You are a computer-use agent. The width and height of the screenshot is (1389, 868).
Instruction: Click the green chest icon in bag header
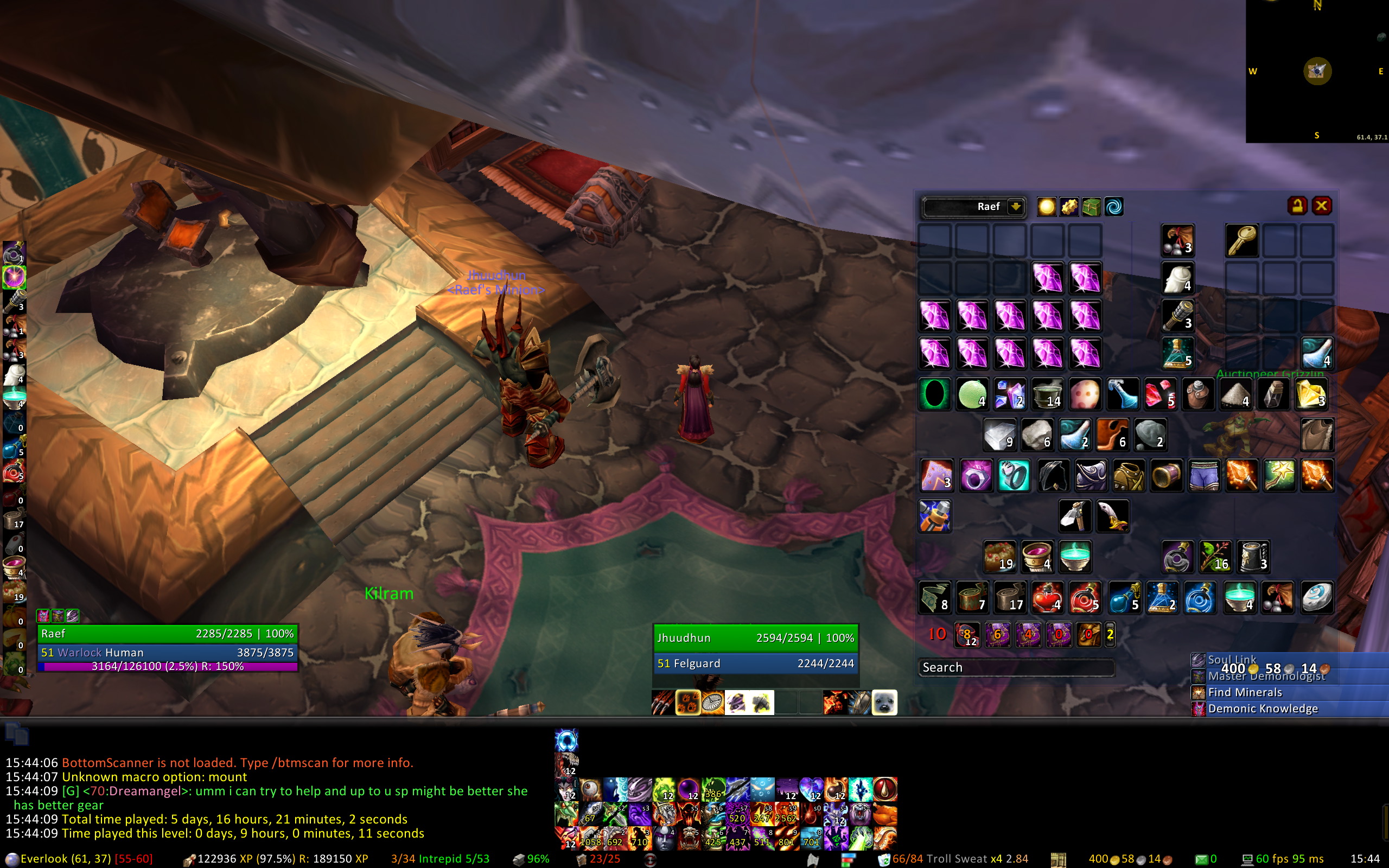pos(1091,207)
